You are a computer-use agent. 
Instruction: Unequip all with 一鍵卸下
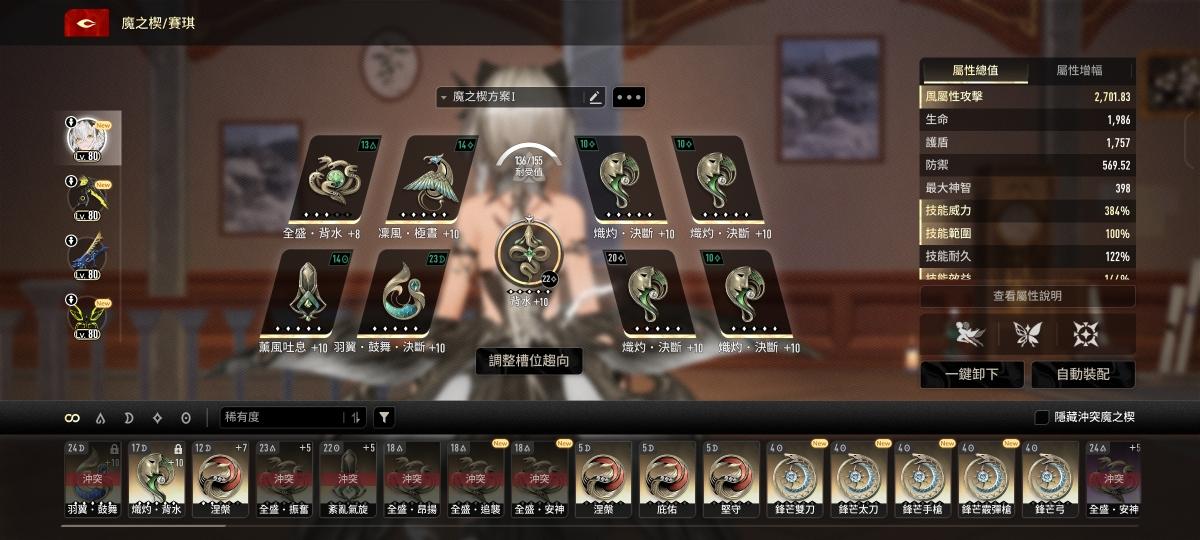point(972,374)
